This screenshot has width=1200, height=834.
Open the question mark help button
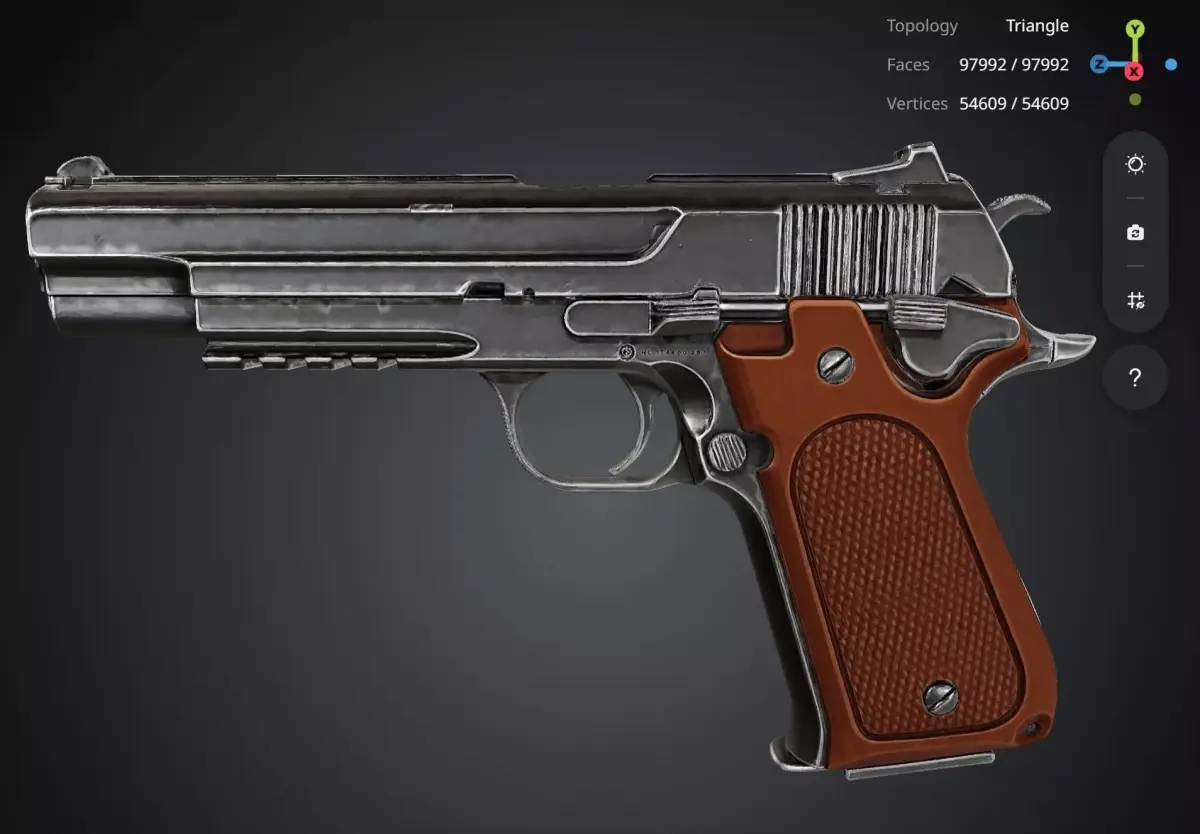[x=1135, y=378]
